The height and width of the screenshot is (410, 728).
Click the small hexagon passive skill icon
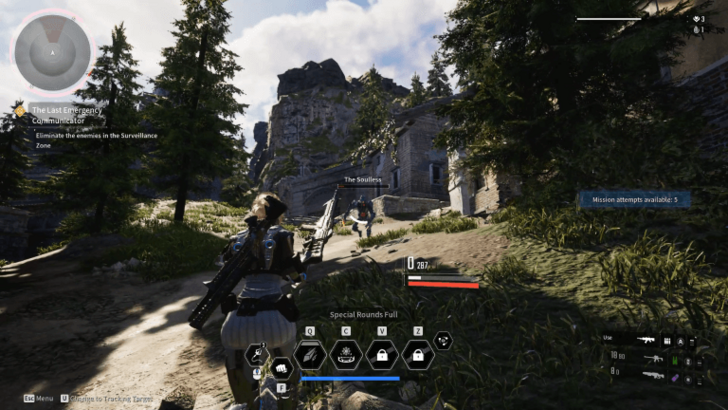tap(443, 340)
